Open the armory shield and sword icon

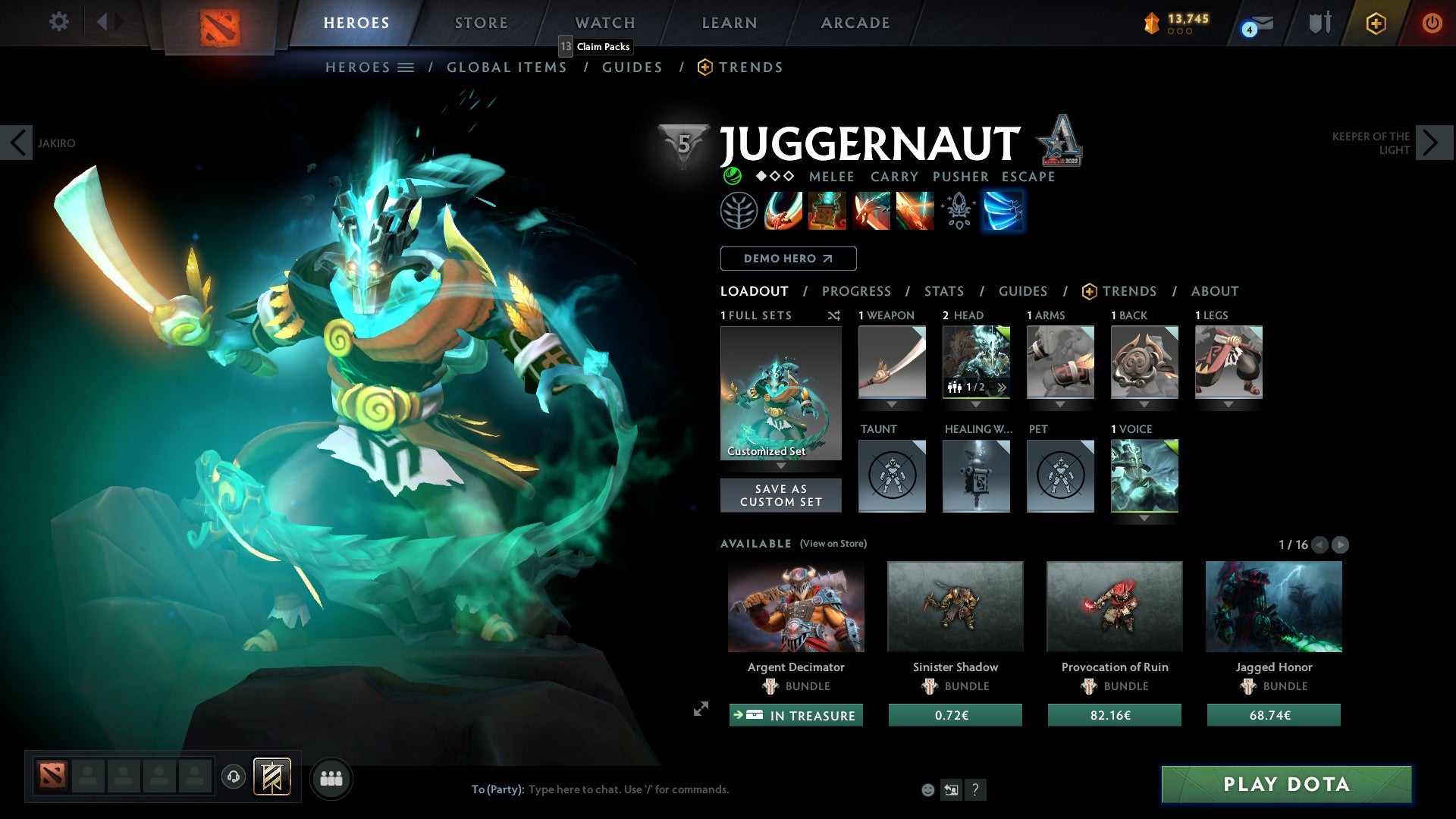point(1319,23)
